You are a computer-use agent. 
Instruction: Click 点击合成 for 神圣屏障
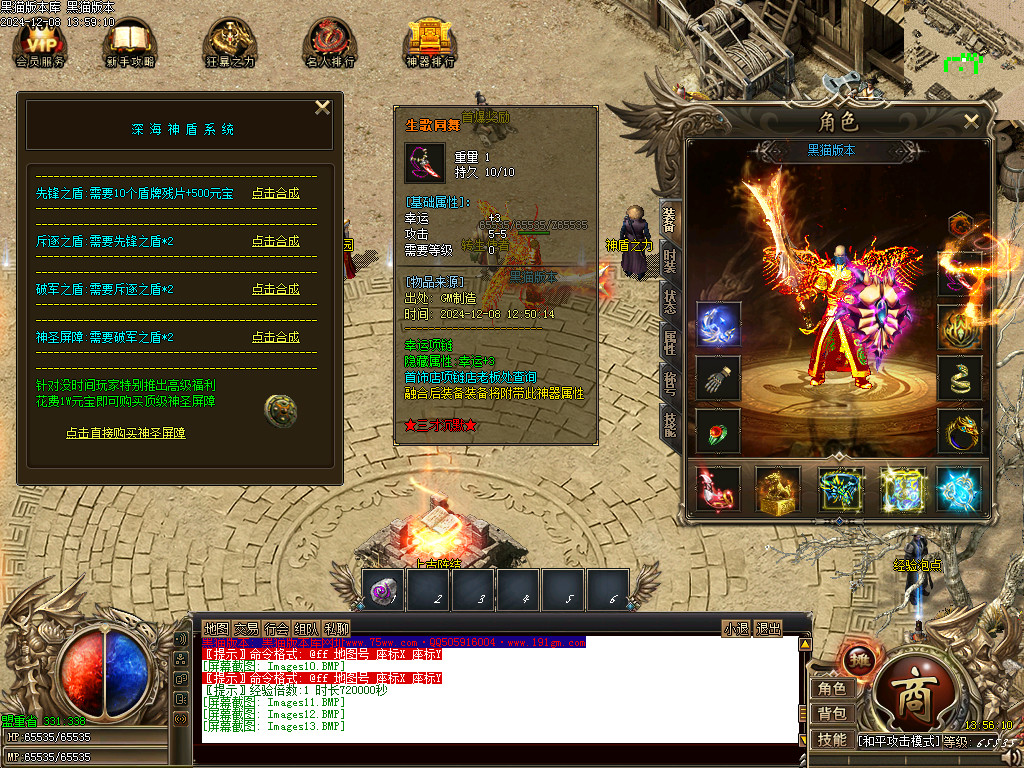pyautogui.click(x=275, y=337)
